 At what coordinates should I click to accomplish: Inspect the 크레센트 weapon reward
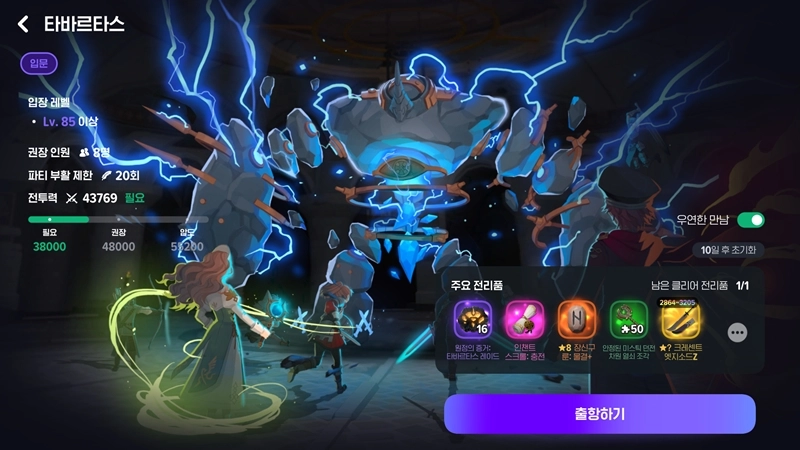pyautogui.click(x=681, y=321)
